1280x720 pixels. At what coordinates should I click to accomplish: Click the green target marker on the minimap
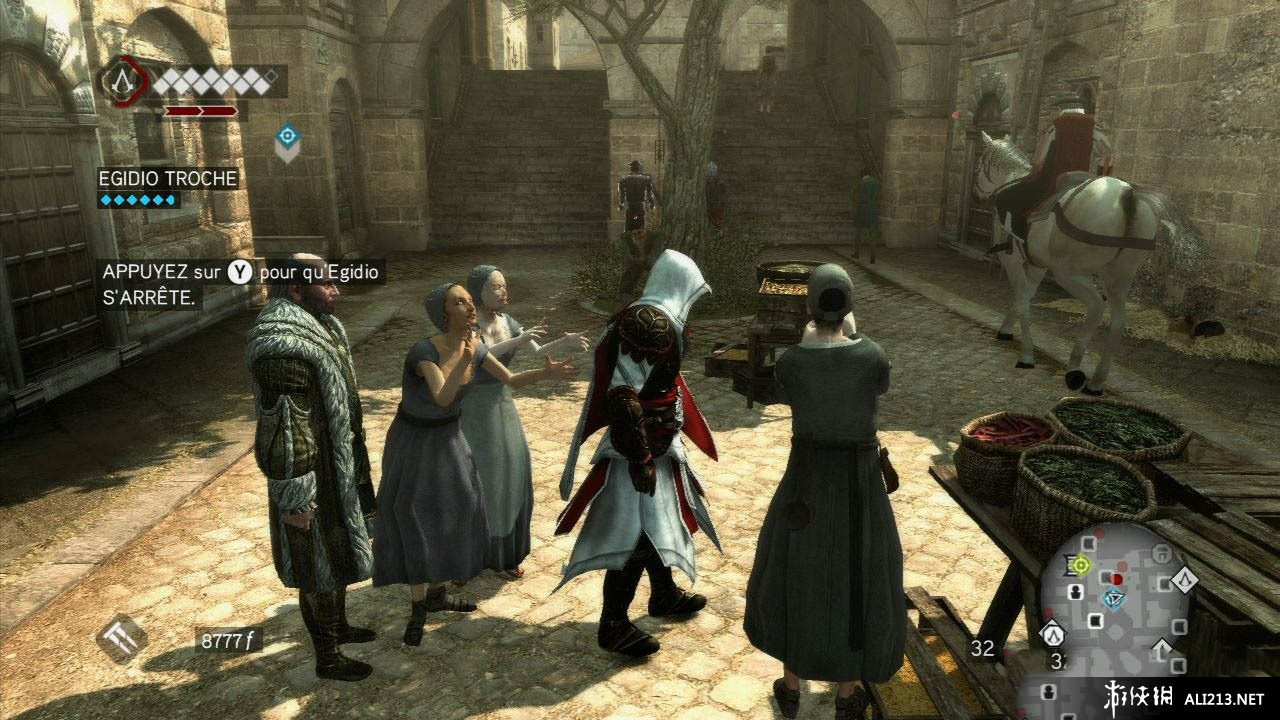tap(1080, 566)
